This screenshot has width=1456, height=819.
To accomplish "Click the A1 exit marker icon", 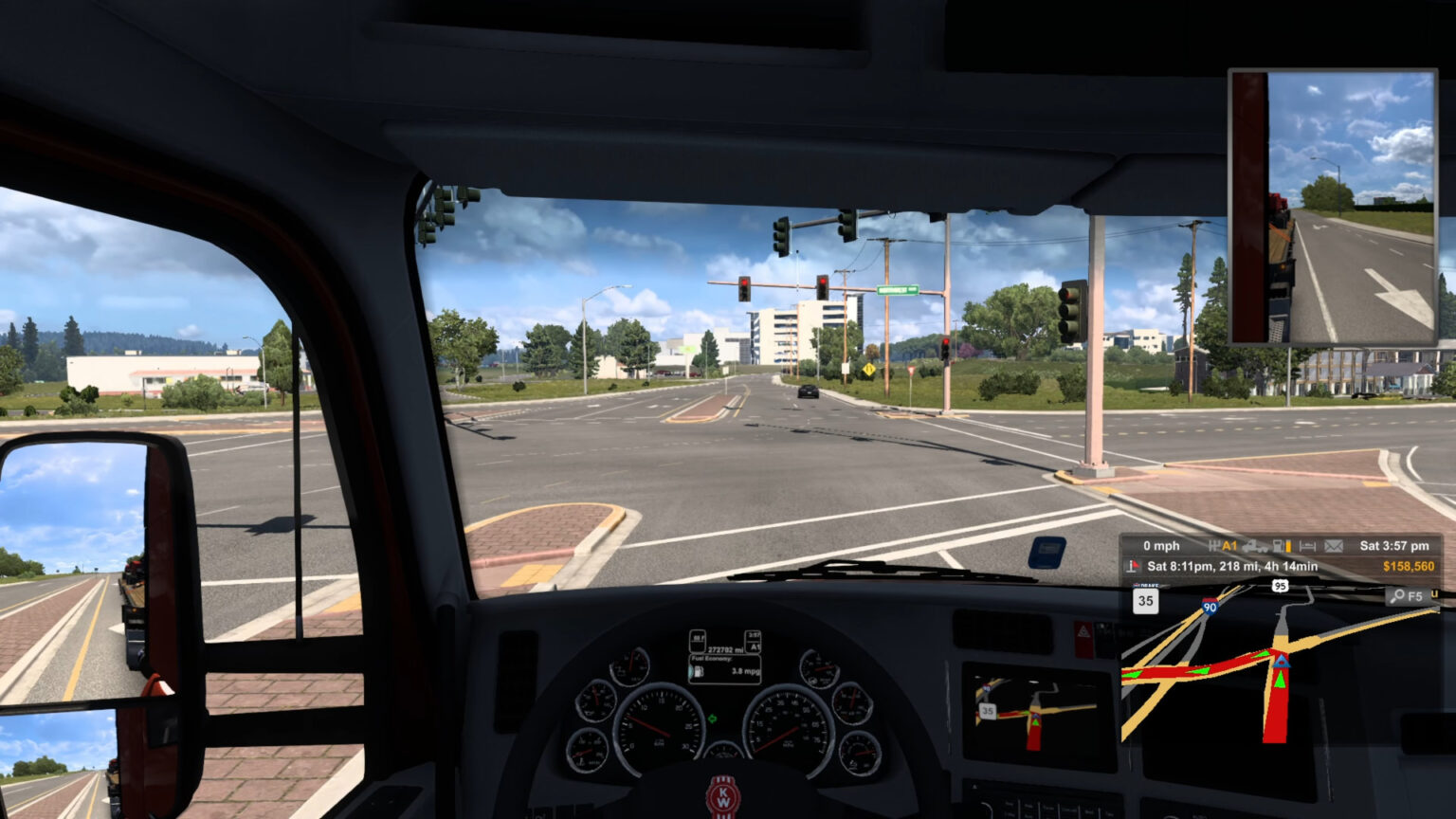I will click(1228, 546).
